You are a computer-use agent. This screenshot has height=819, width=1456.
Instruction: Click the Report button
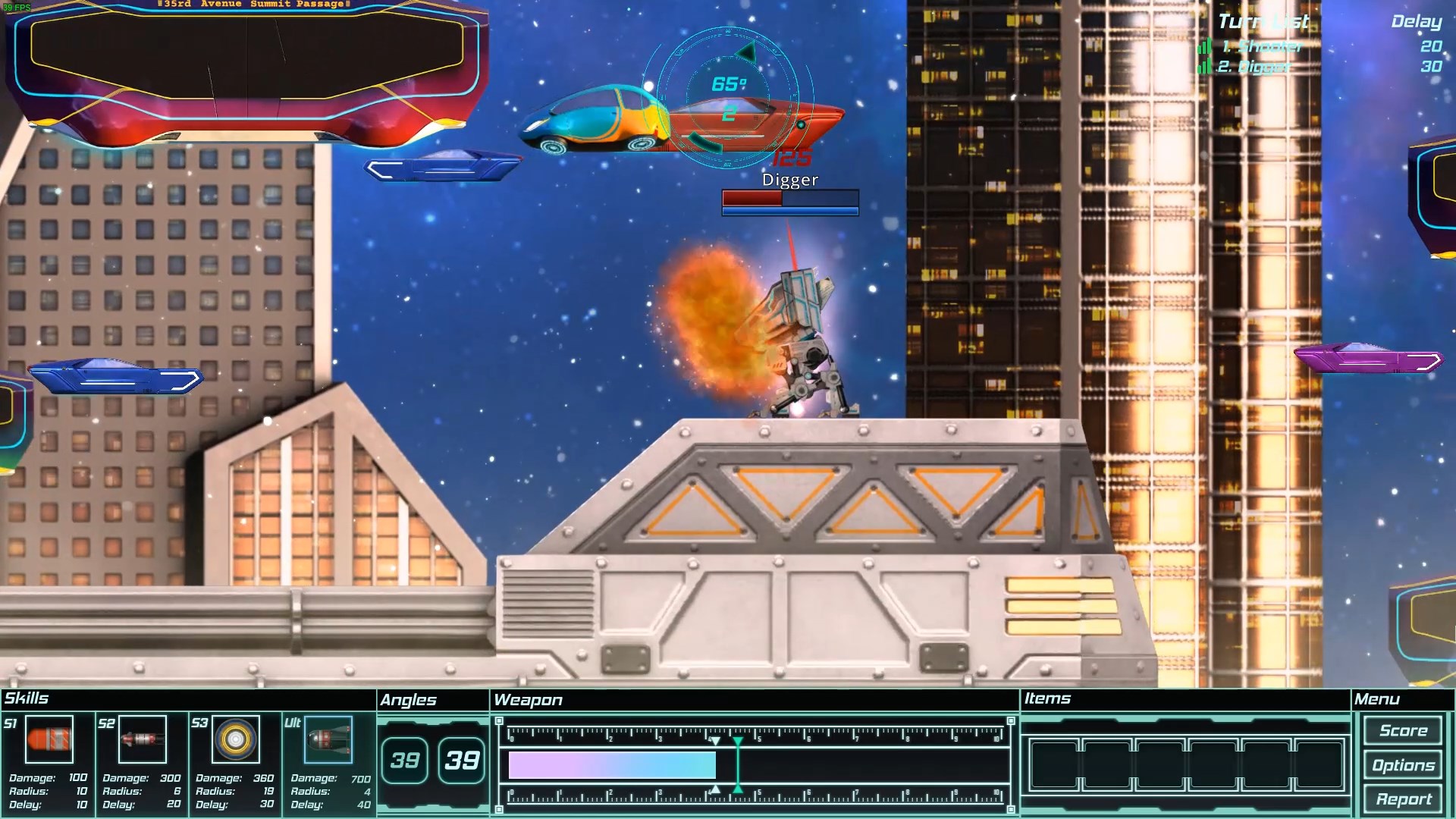1402,799
